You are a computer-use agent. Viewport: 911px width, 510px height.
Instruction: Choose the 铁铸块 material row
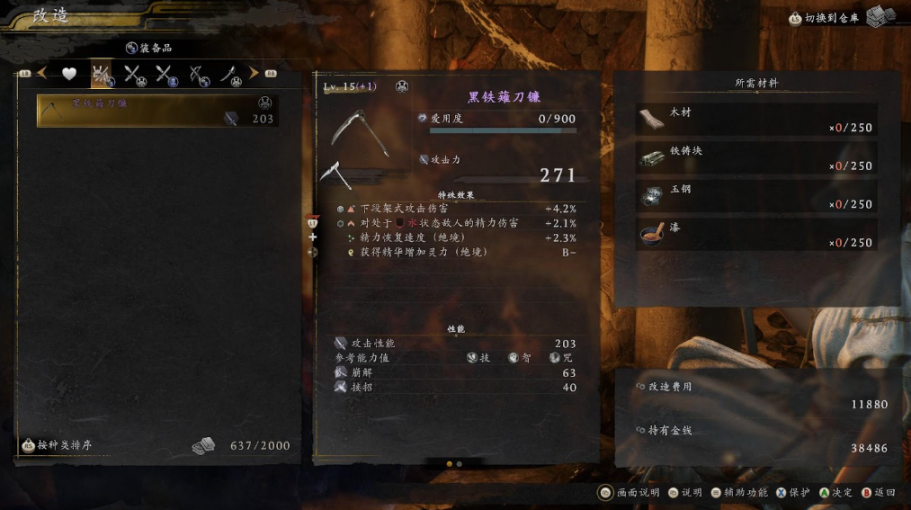[757, 158]
